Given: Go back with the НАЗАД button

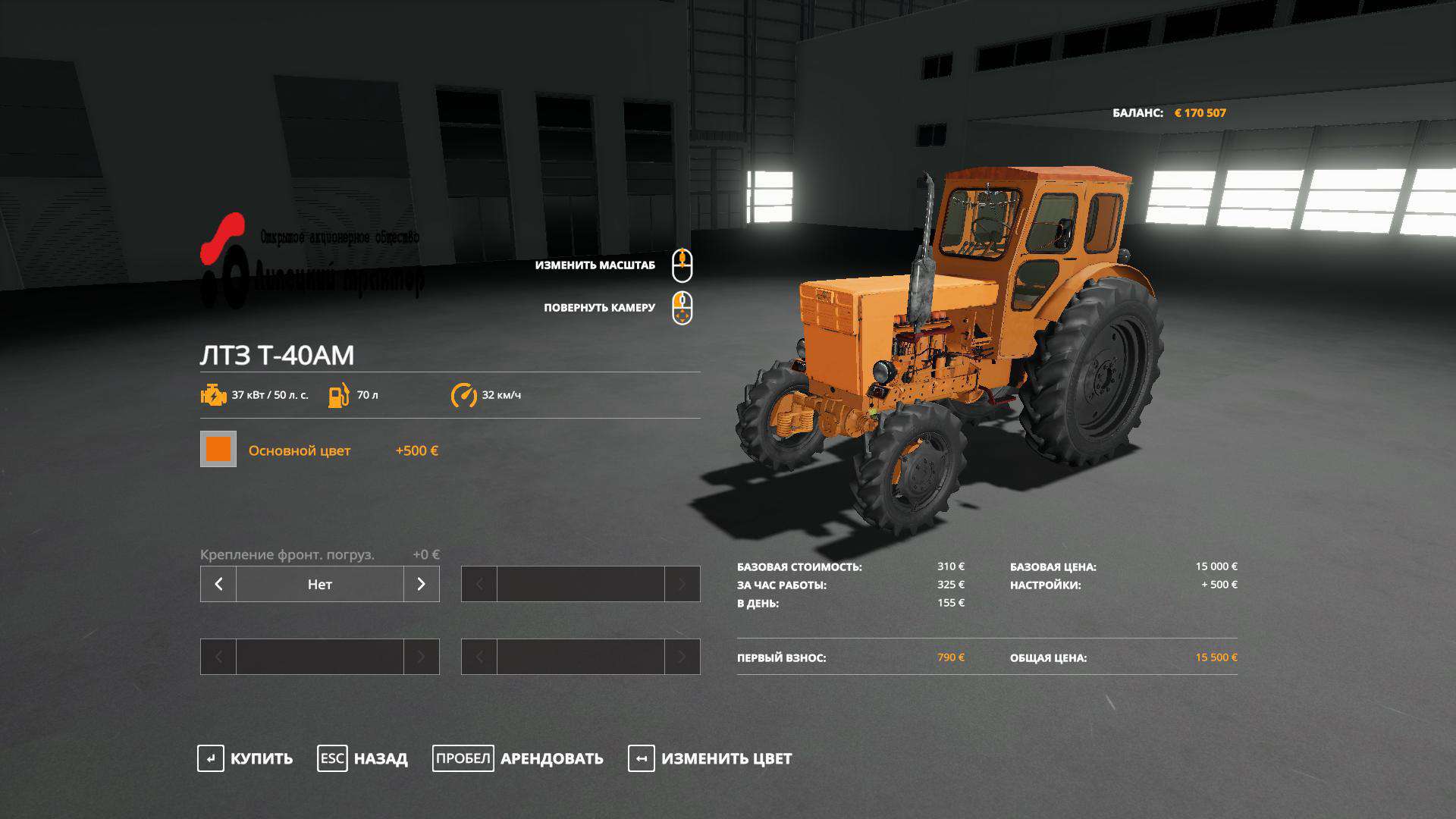Looking at the screenshot, I should coord(362,758).
